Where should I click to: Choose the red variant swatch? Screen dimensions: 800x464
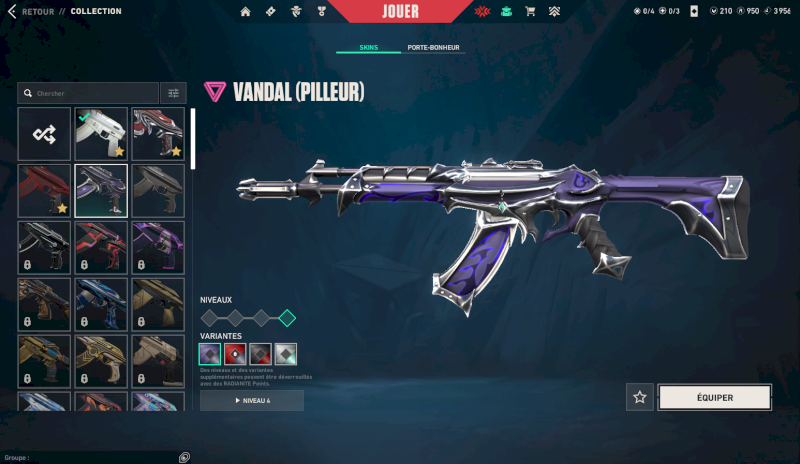point(235,354)
